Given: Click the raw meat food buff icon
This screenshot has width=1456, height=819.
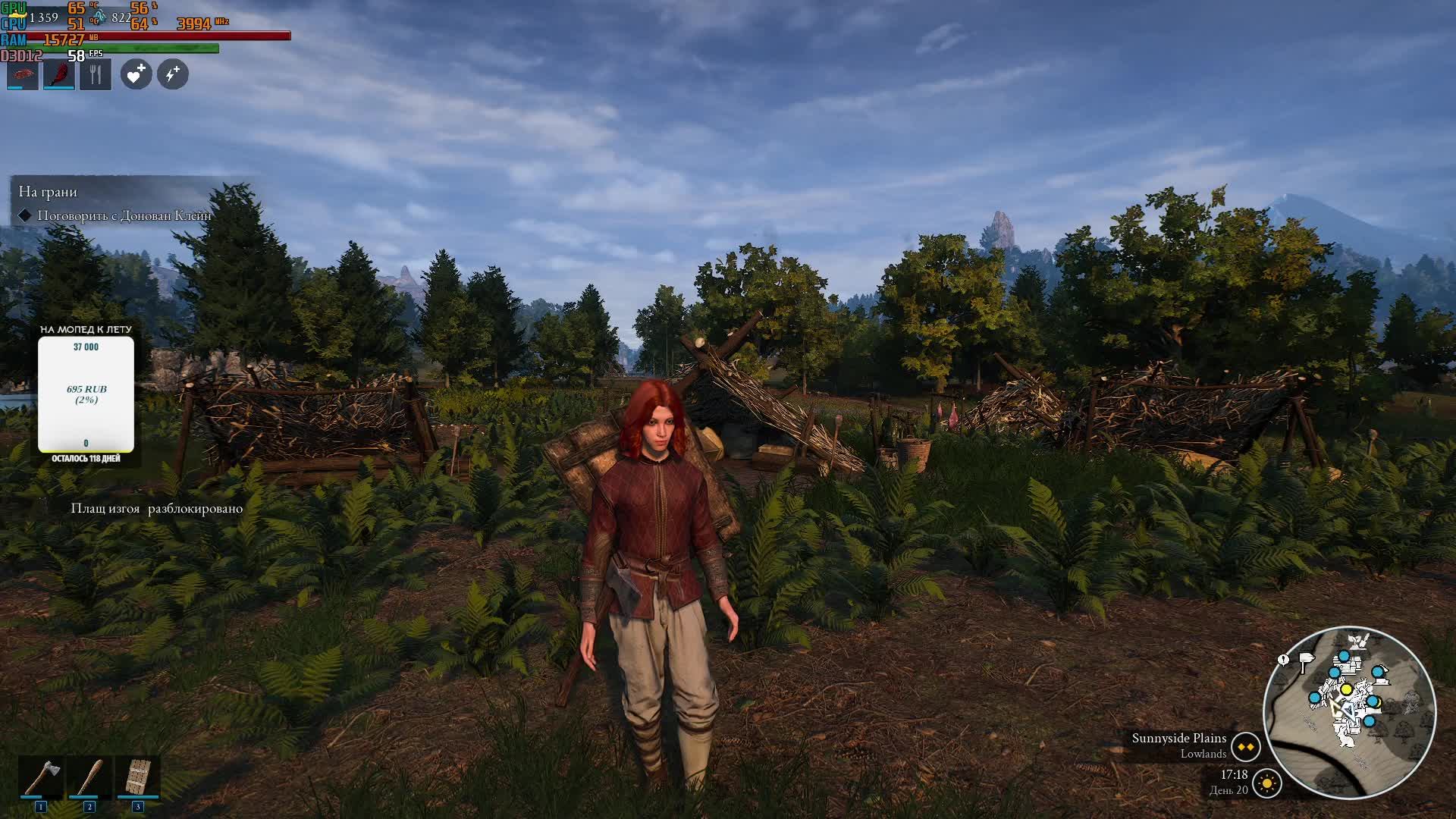Looking at the screenshot, I should click(x=23, y=74).
